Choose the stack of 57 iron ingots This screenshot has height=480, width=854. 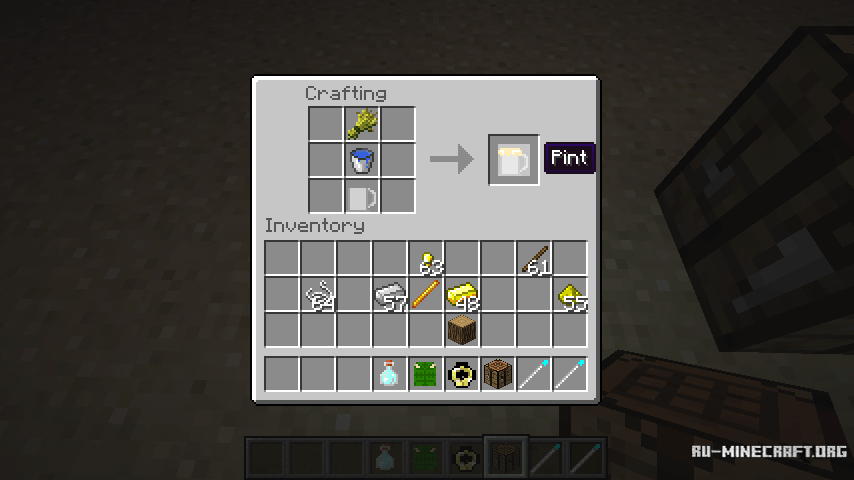click(390, 295)
